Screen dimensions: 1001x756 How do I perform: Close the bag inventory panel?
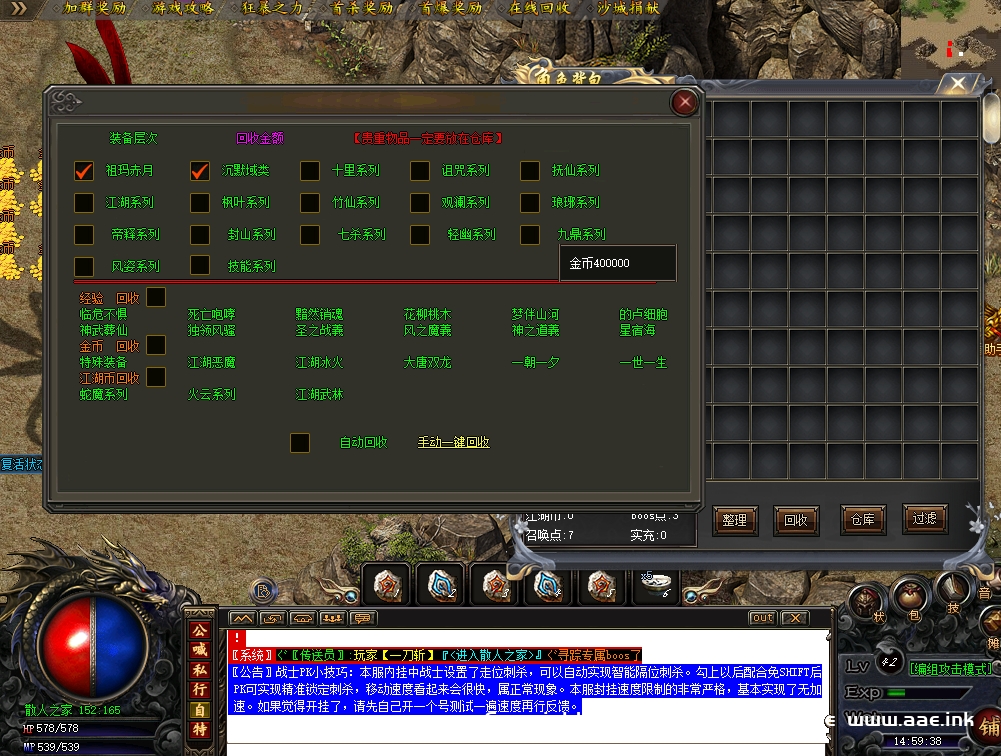(958, 83)
